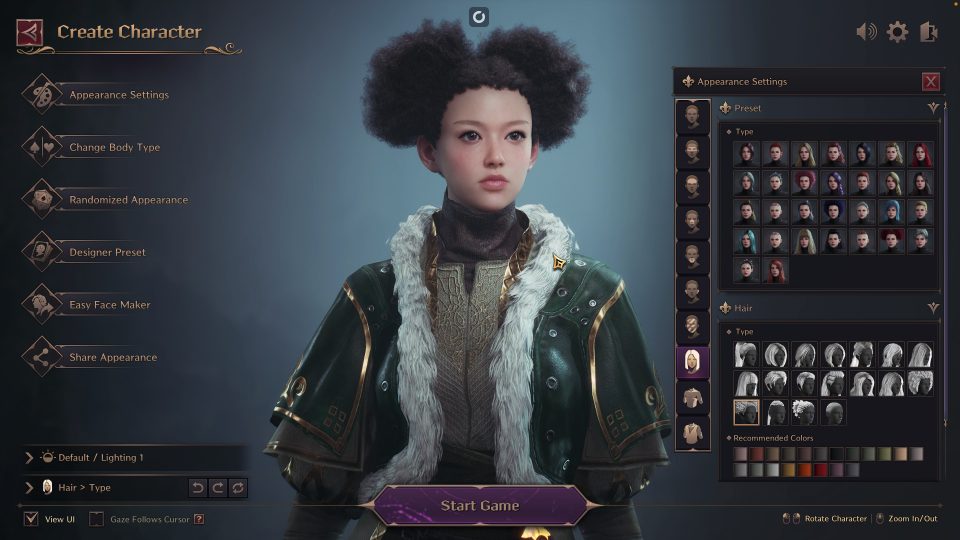This screenshot has height=540, width=960.
Task: Choose Change Body Type
Action: [114, 148]
